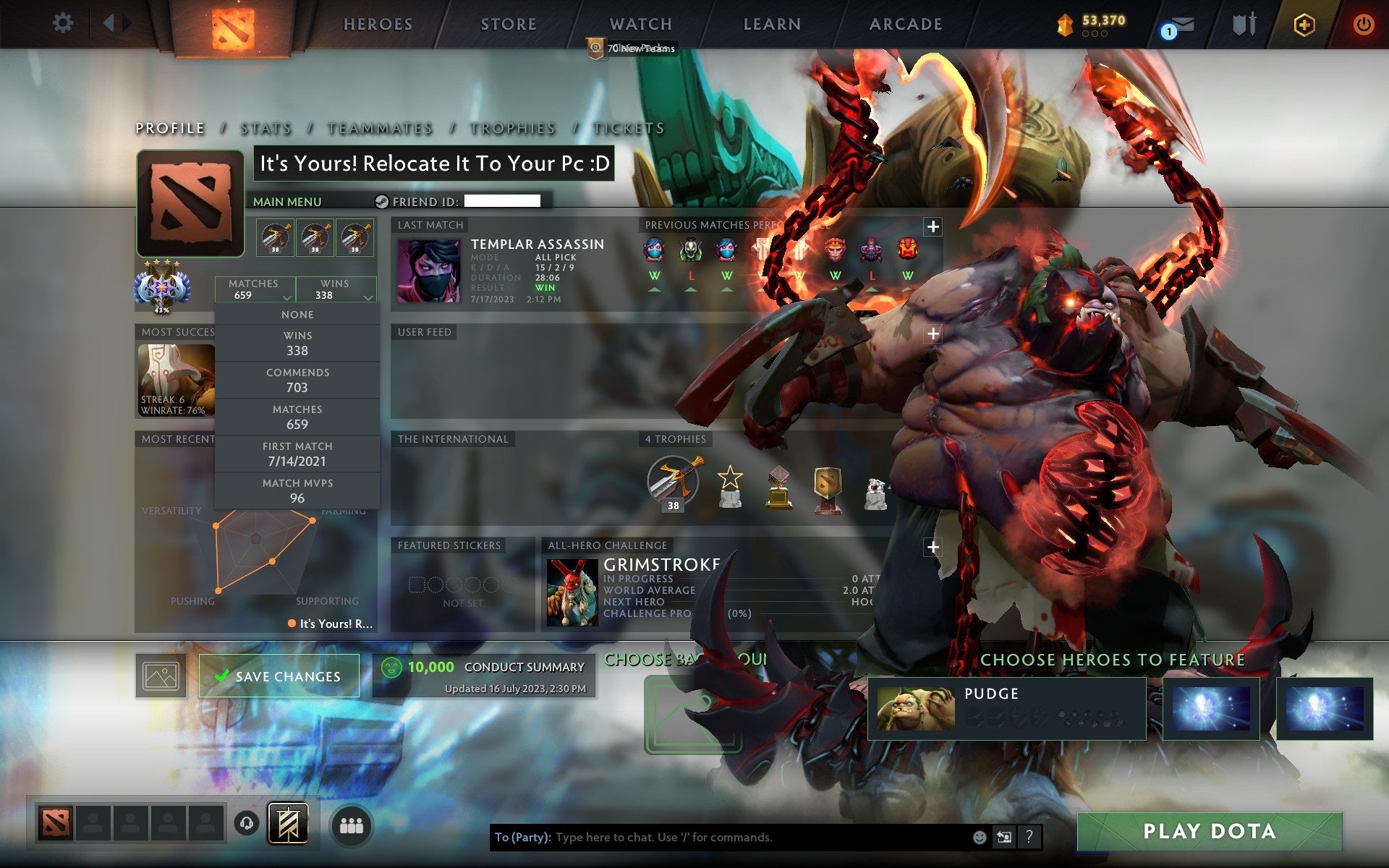Go to the HEROES menu item

[x=377, y=24]
